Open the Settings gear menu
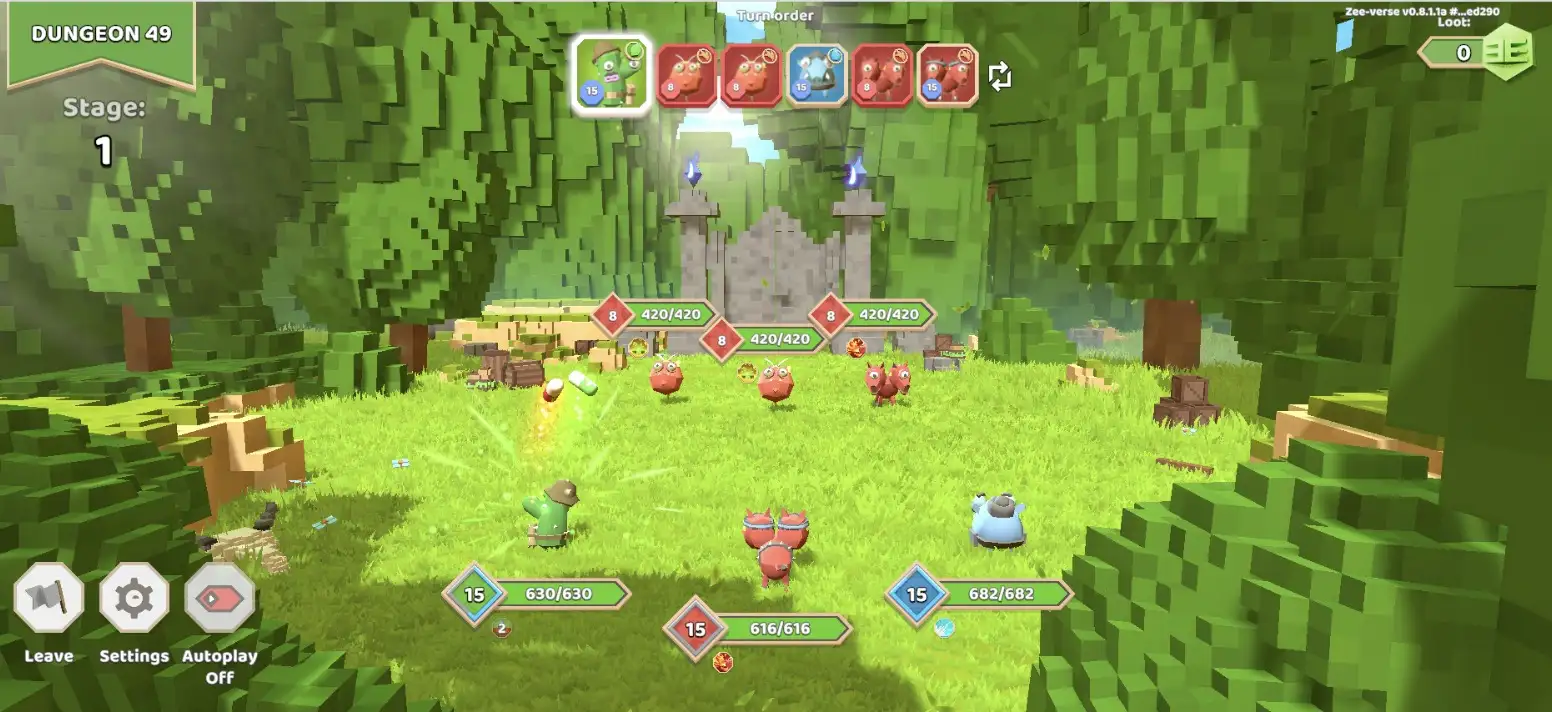The image size is (1552, 712). coord(134,598)
